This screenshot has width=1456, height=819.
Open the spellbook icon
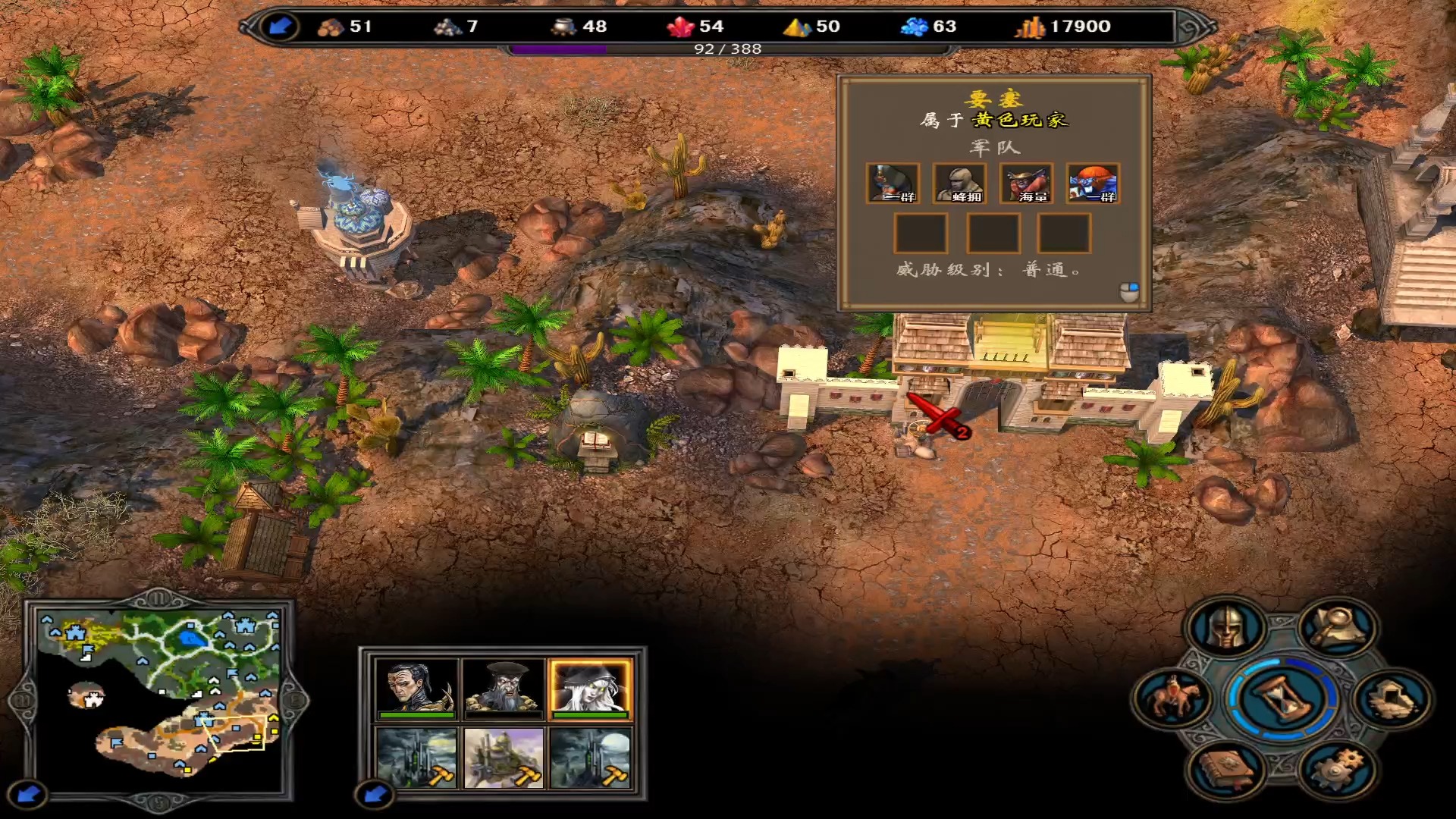[x=1225, y=768]
